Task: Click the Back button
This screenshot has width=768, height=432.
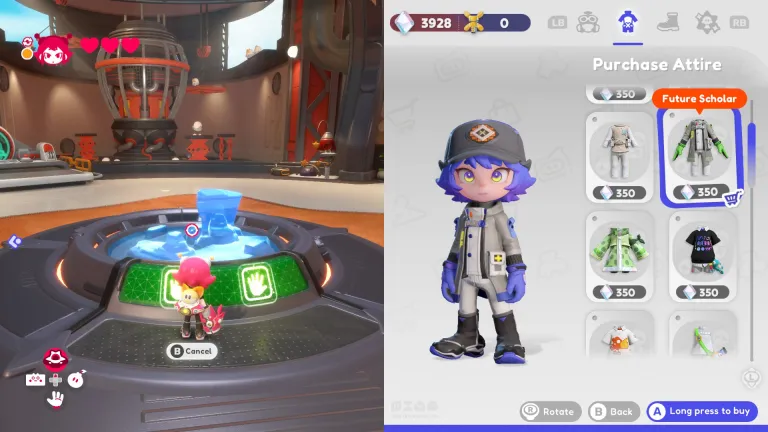Action: coord(612,411)
